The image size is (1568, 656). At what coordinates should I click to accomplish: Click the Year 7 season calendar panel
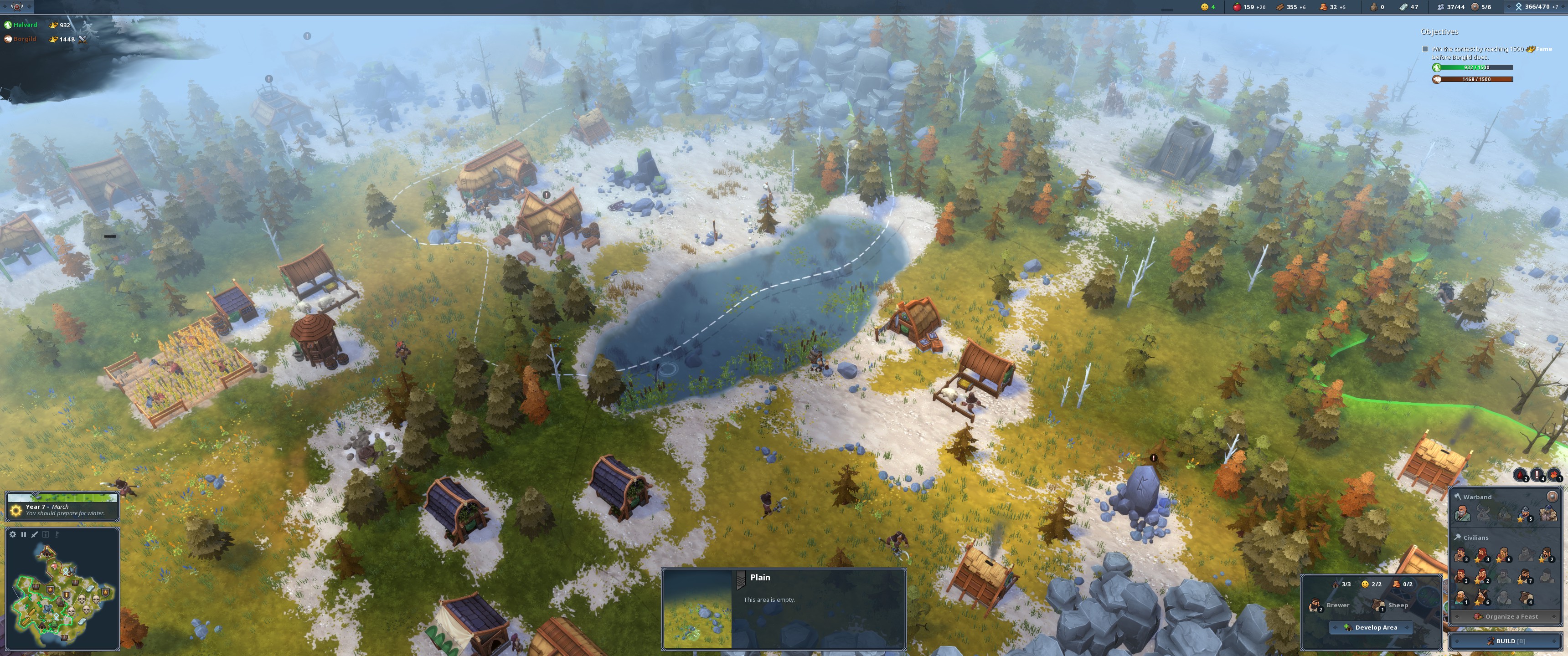coord(62,509)
